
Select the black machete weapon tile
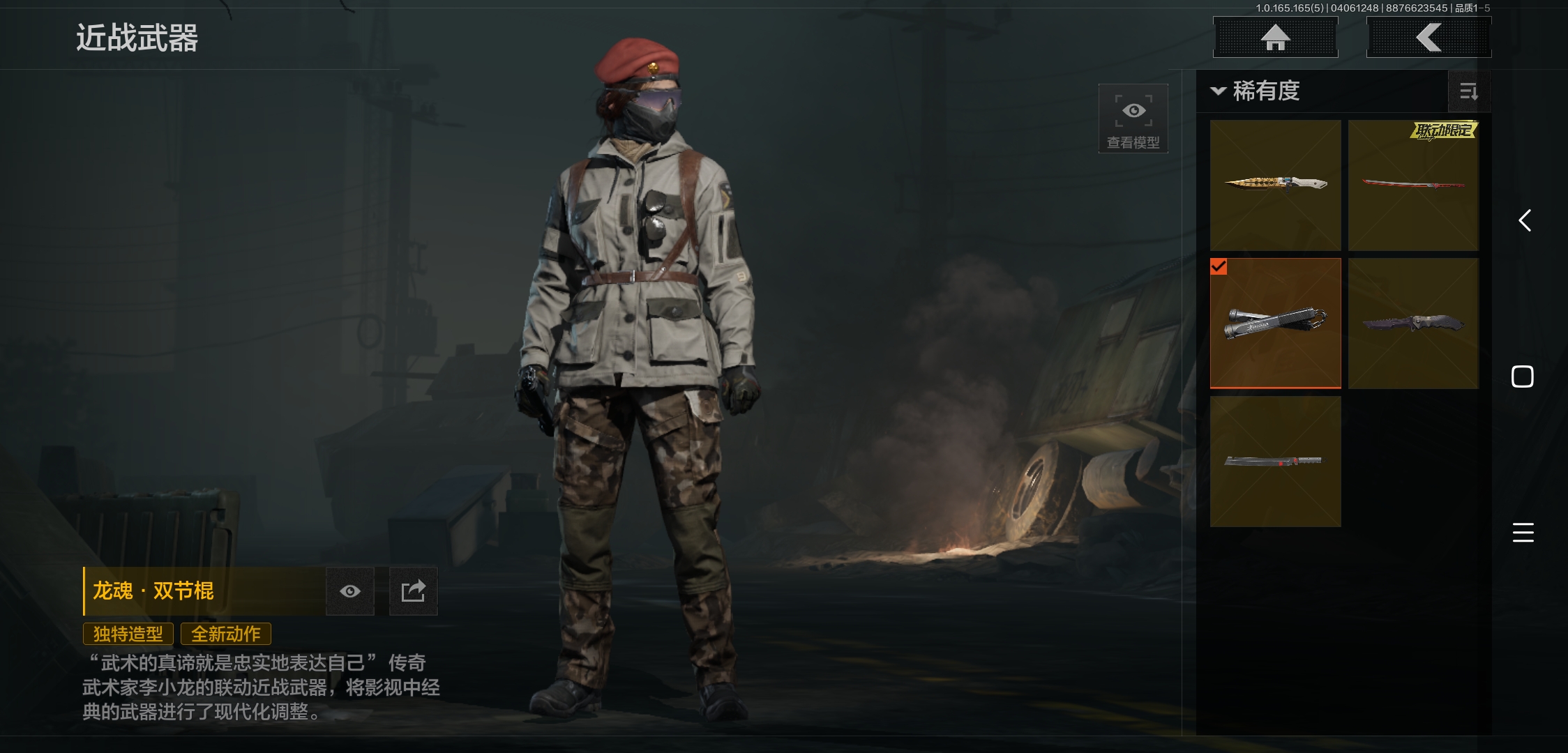point(1275,461)
